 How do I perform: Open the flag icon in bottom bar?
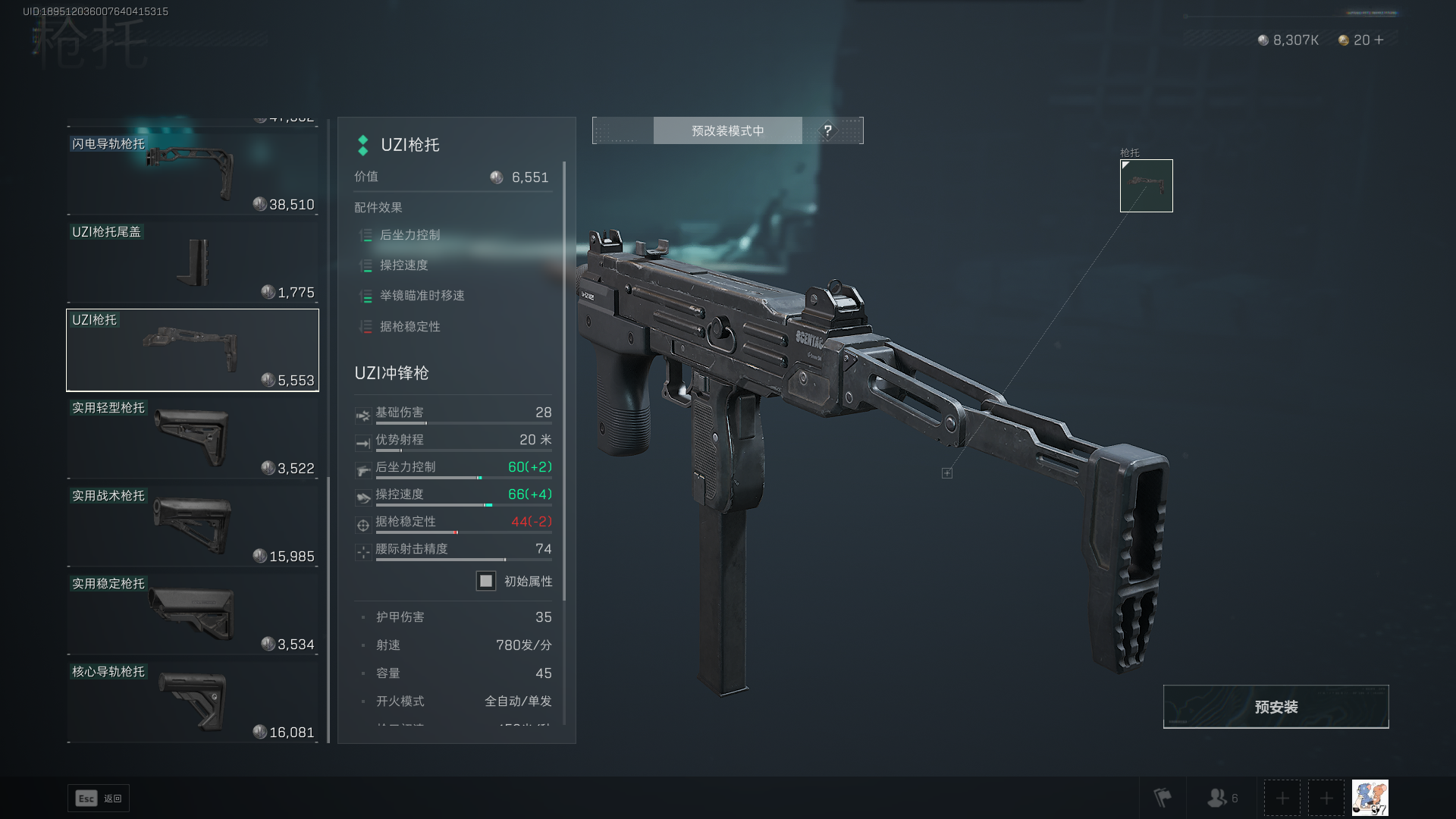pos(1162,798)
